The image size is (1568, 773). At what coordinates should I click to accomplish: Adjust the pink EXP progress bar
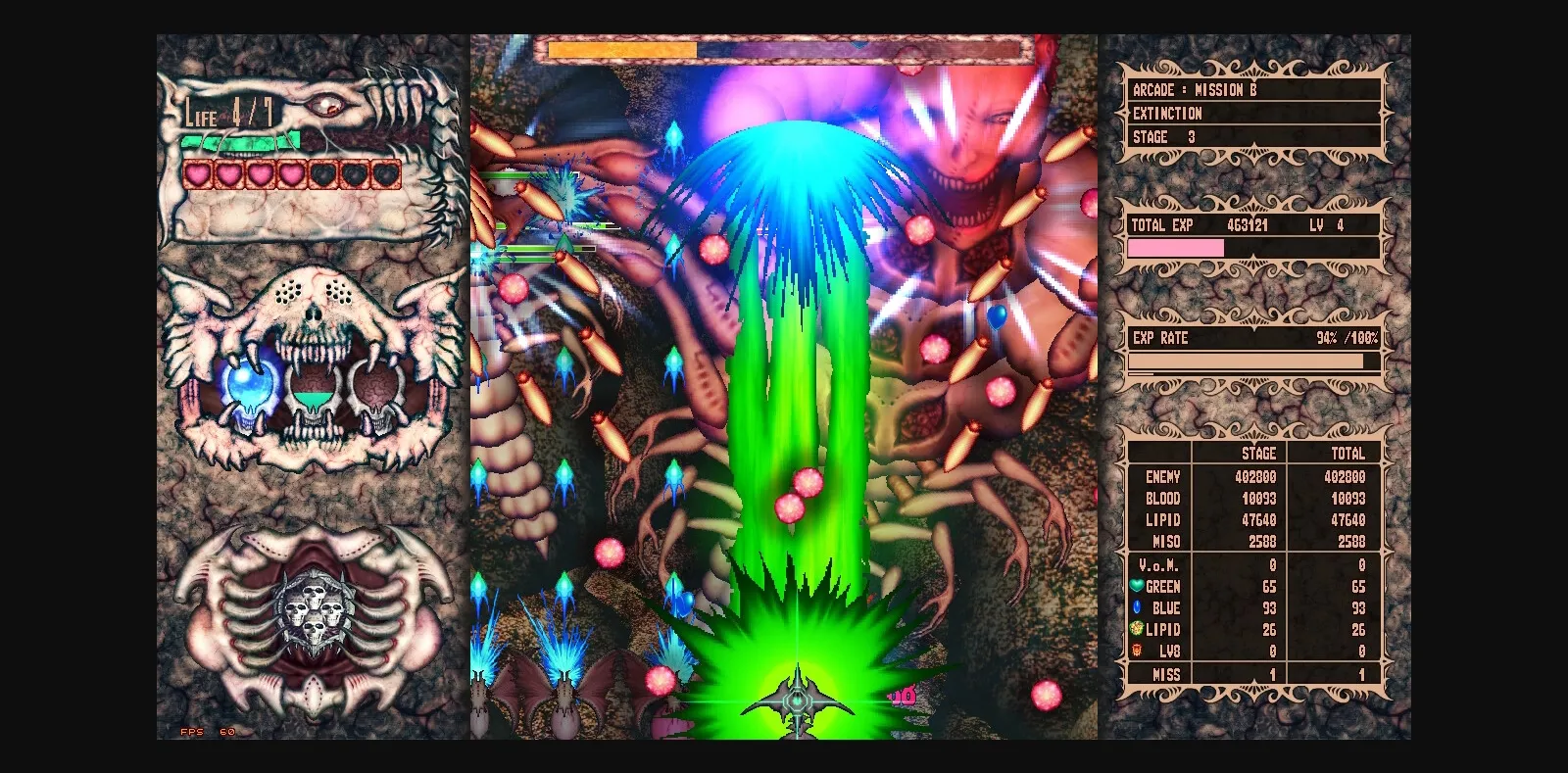(1176, 247)
